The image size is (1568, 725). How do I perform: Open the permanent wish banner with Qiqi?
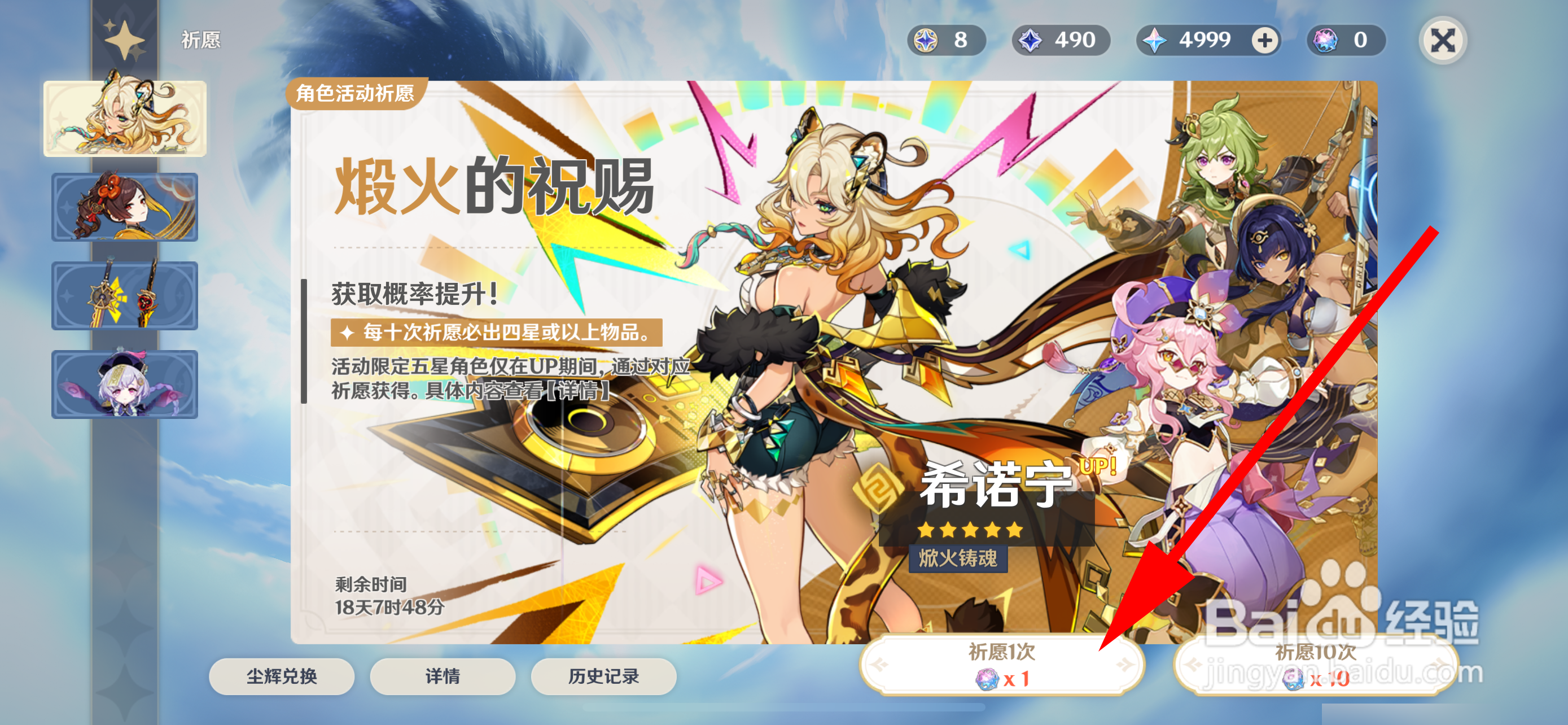[x=125, y=384]
